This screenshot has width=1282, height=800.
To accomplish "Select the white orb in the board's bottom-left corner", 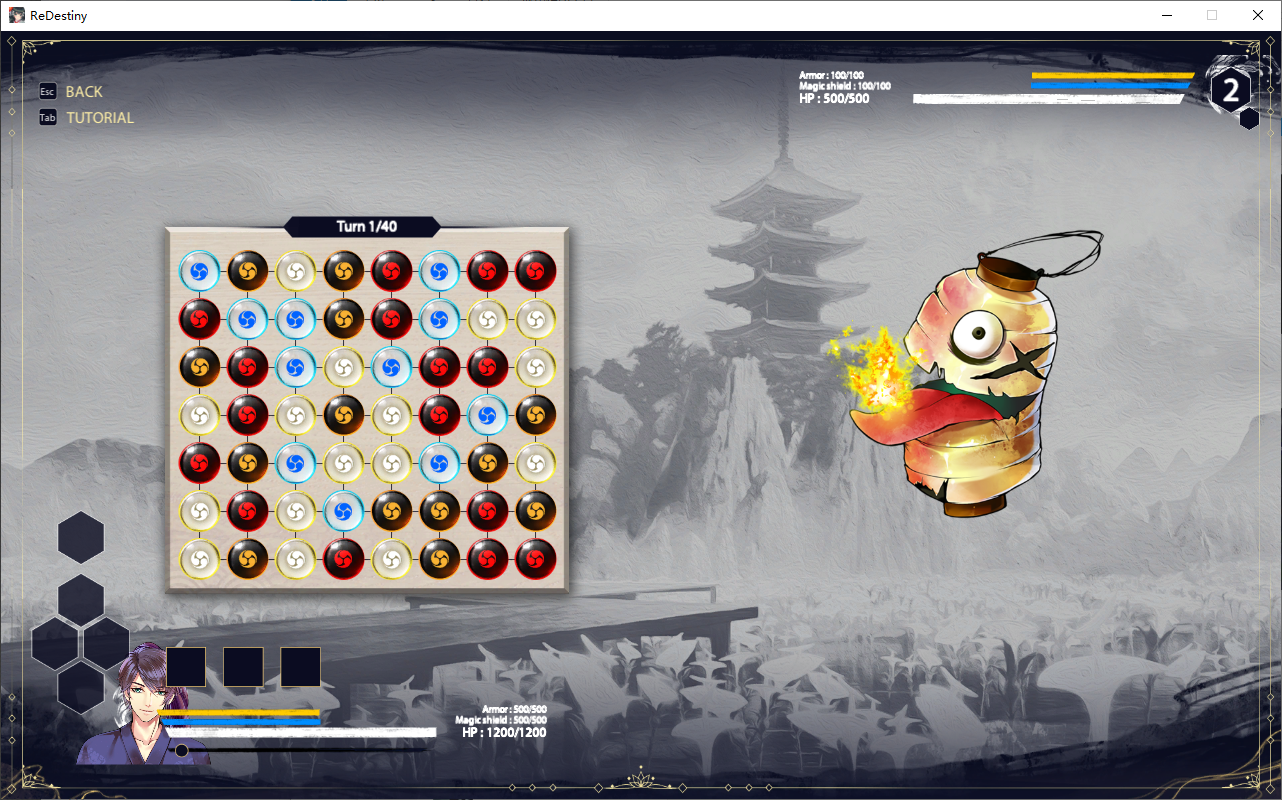I will (199, 558).
